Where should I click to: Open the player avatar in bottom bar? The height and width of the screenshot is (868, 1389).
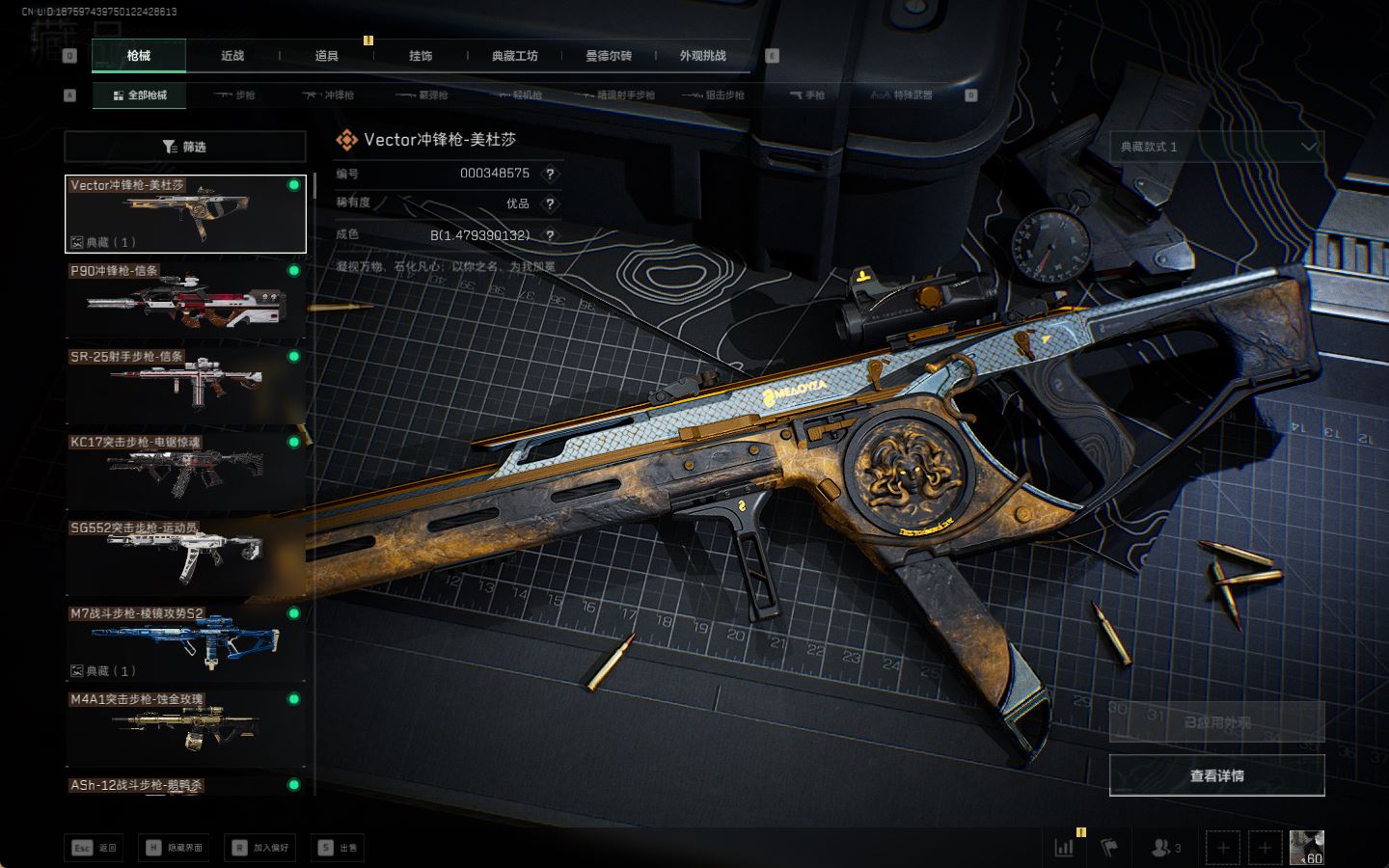pos(1306,848)
